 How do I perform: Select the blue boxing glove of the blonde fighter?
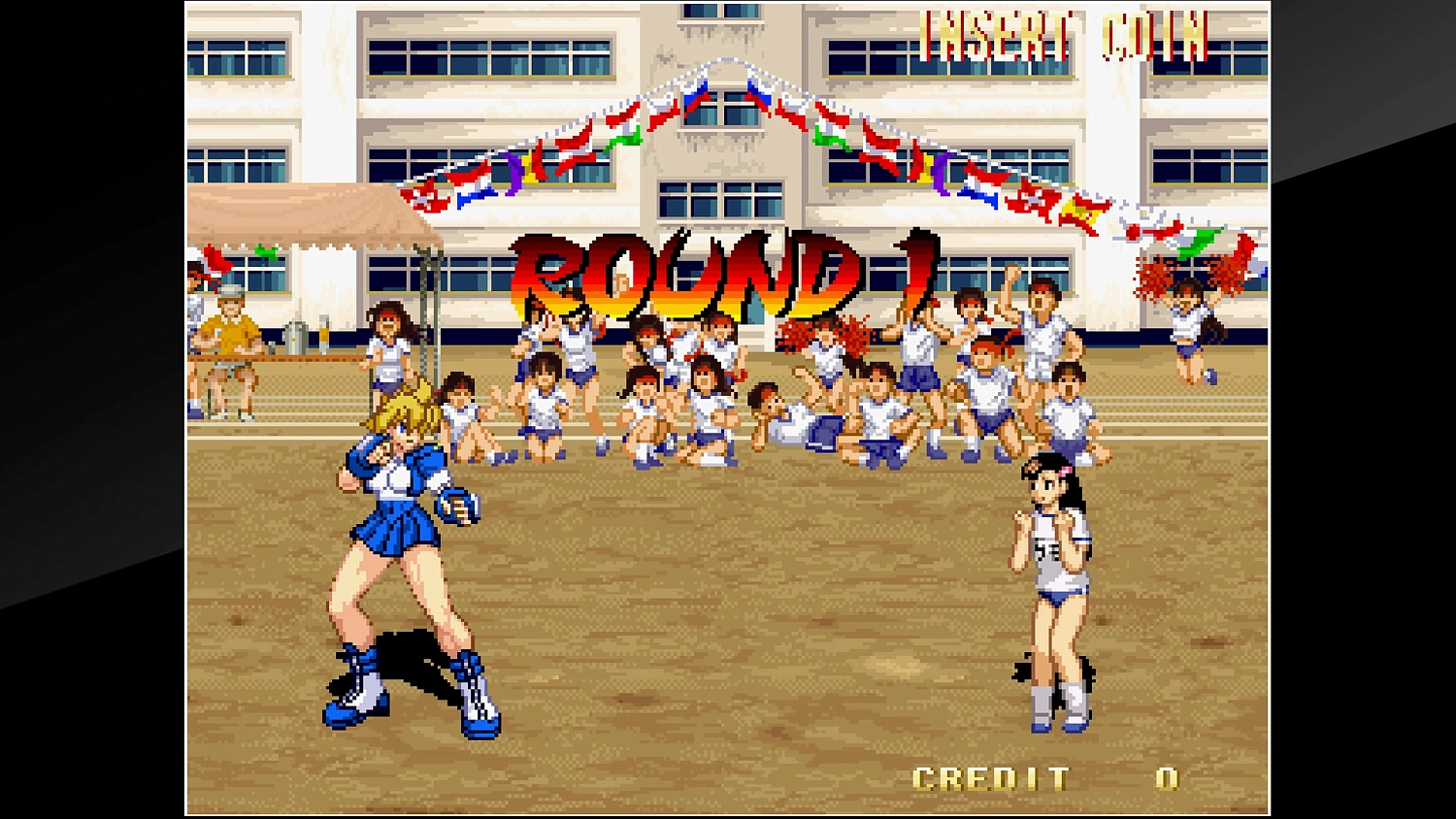pos(456,505)
